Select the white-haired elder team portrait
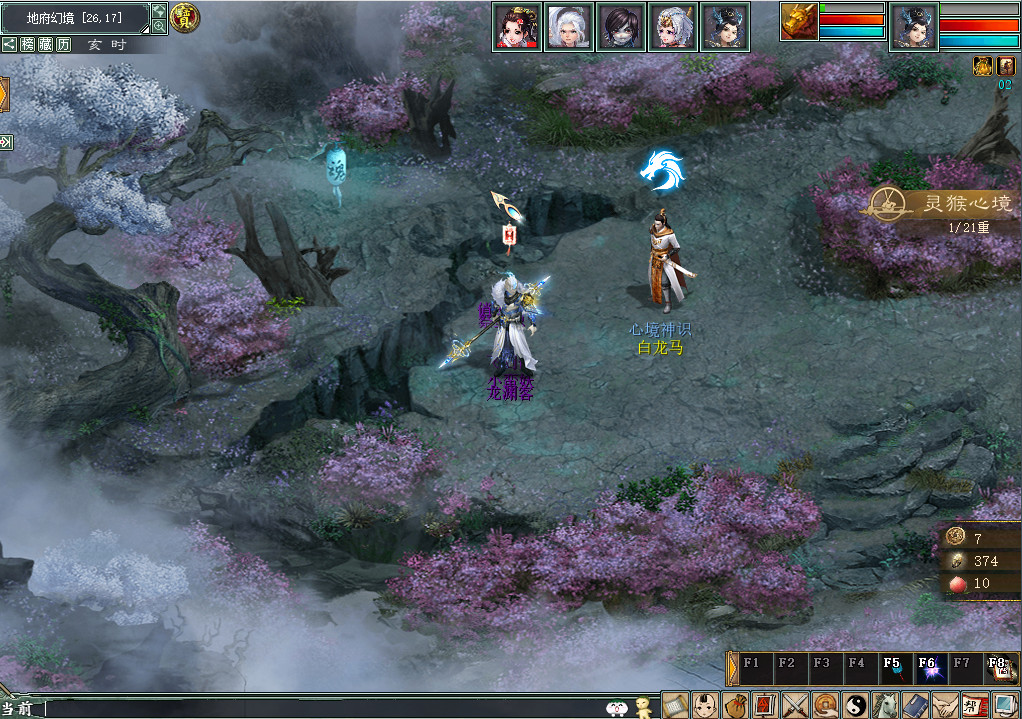This screenshot has height=719, width=1022. (x=569, y=26)
